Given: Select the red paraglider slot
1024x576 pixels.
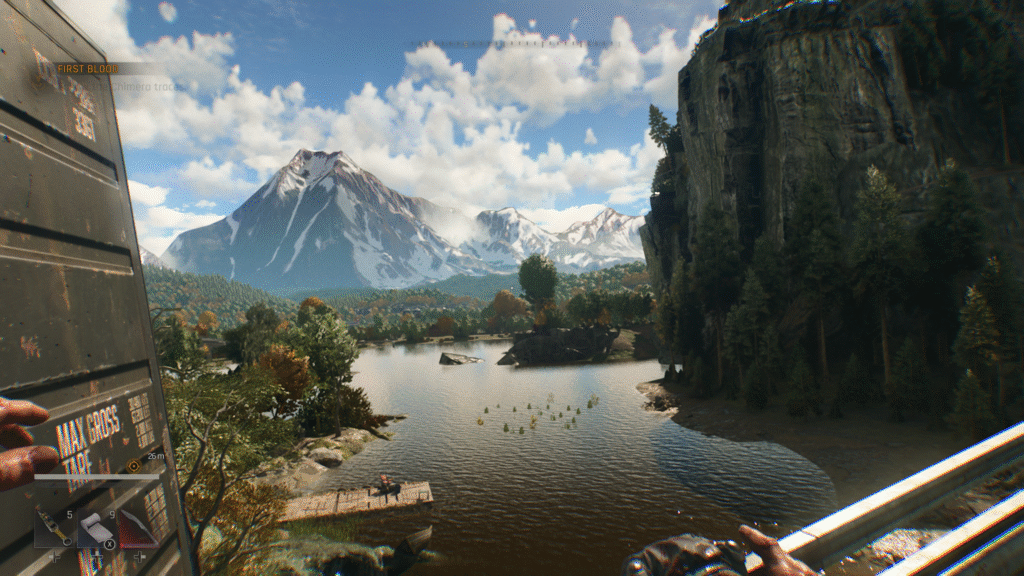Looking at the screenshot, I should (137, 528).
